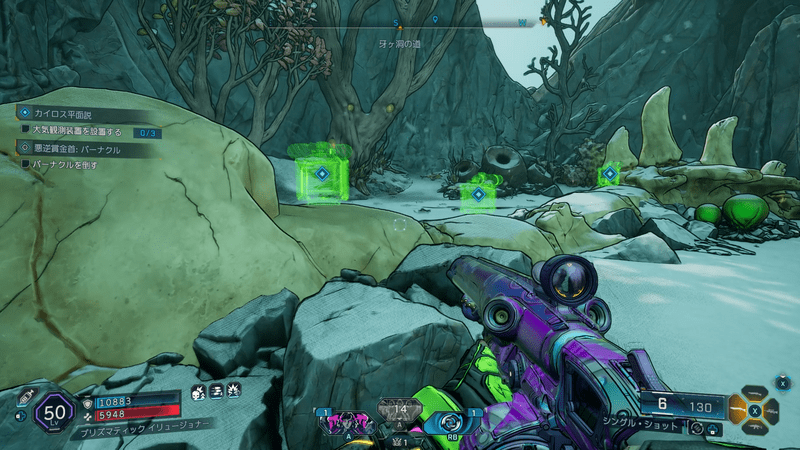Select the 懸賞金首: バーナクル bounty entry

point(76,149)
